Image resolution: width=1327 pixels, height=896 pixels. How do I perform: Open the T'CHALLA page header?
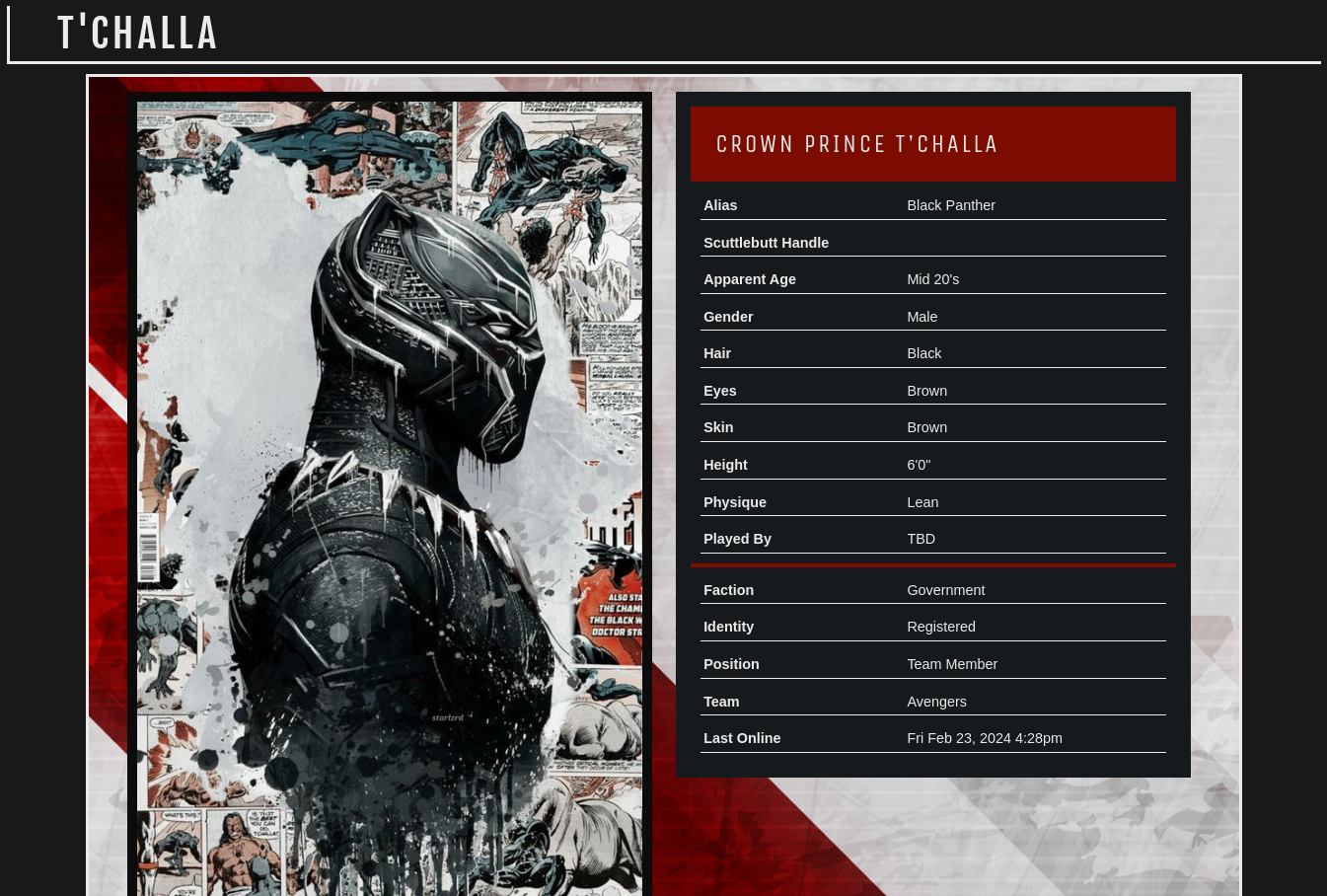[x=137, y=32]
